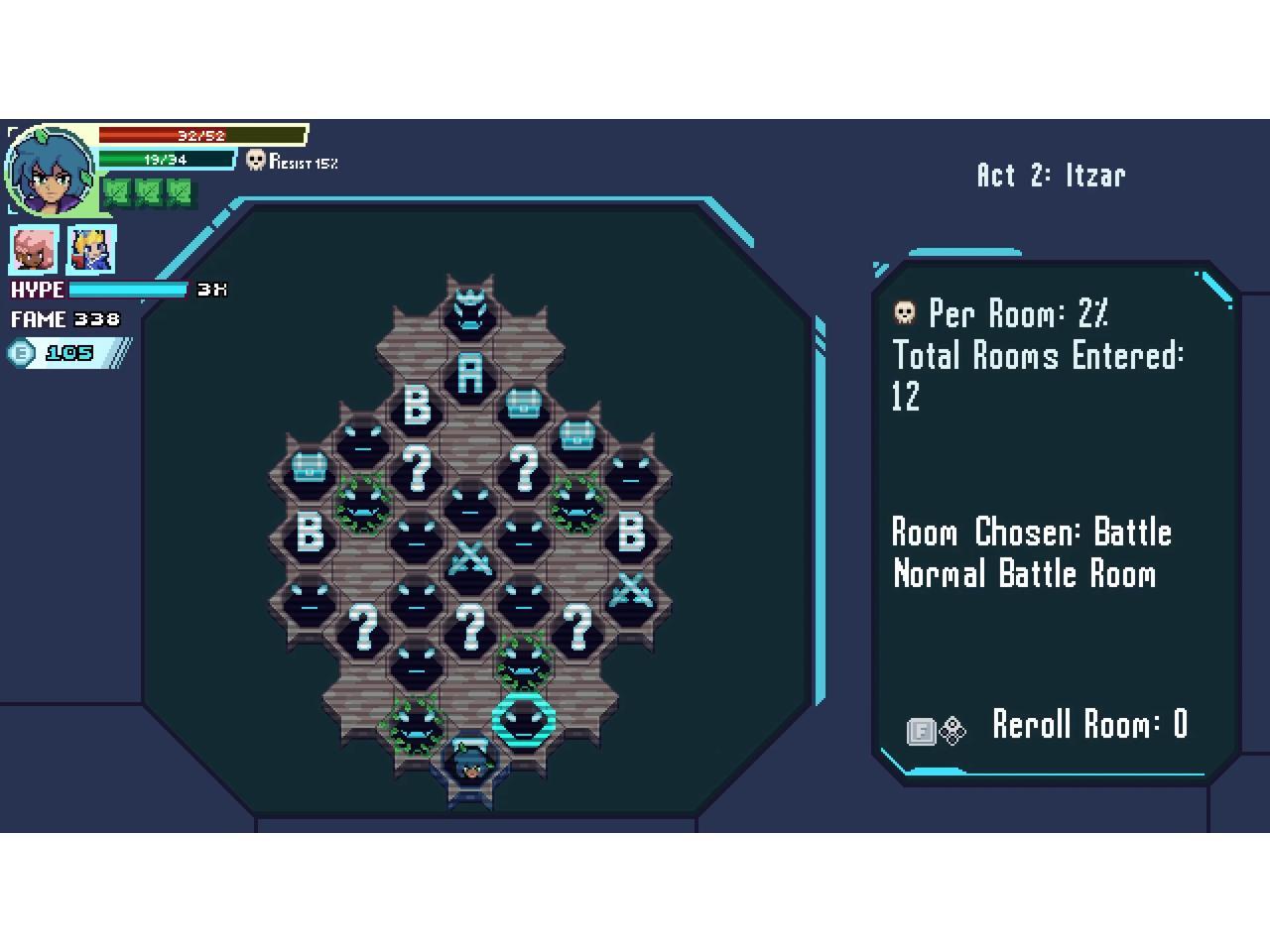Open the blue-haired hero portrait
This screenshot has height=952, width=1270.
(x=50, y=171)
